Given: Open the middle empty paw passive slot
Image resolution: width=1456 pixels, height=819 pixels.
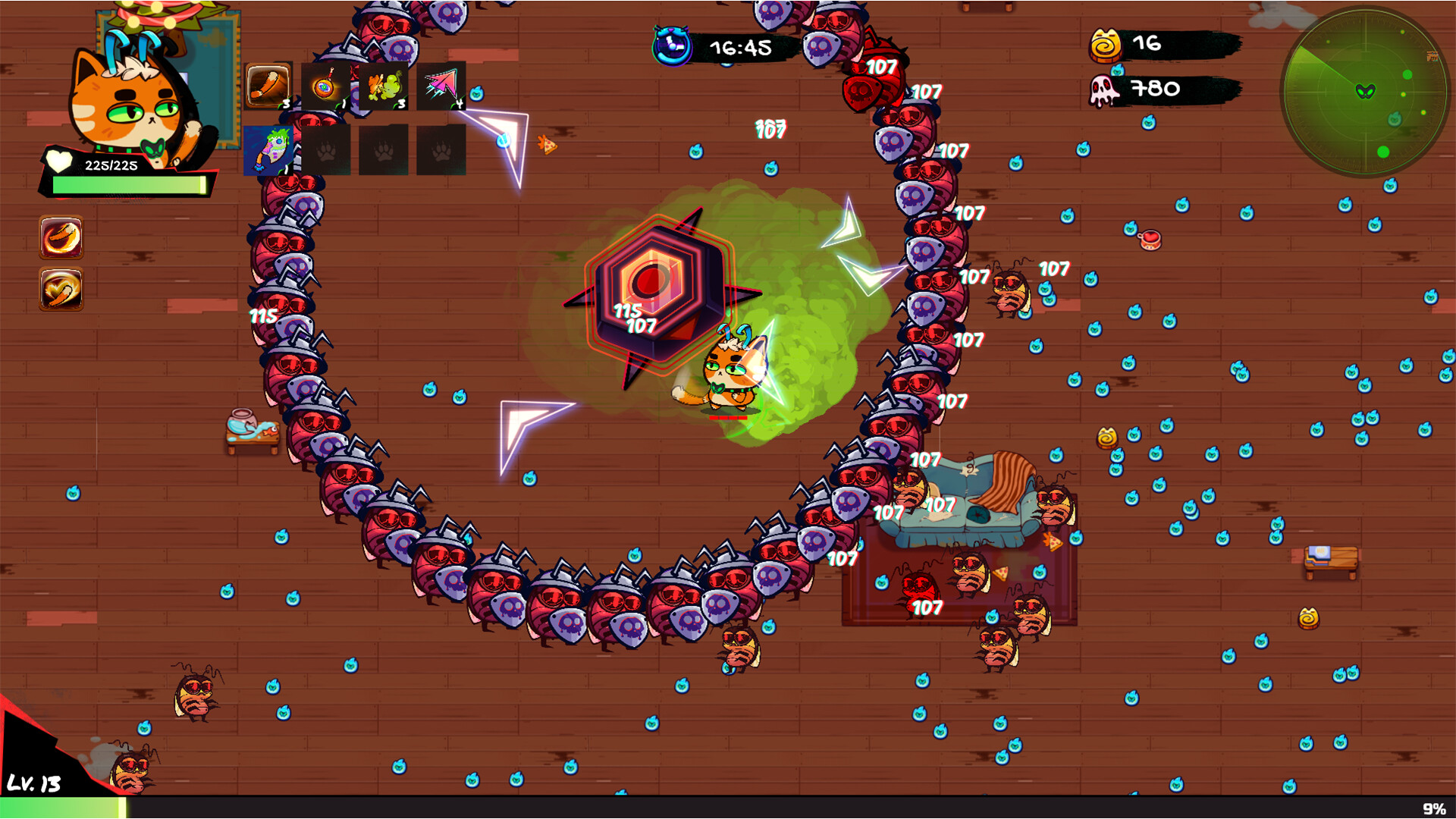Looking at the screenshot, I should [x=381, y=149].
